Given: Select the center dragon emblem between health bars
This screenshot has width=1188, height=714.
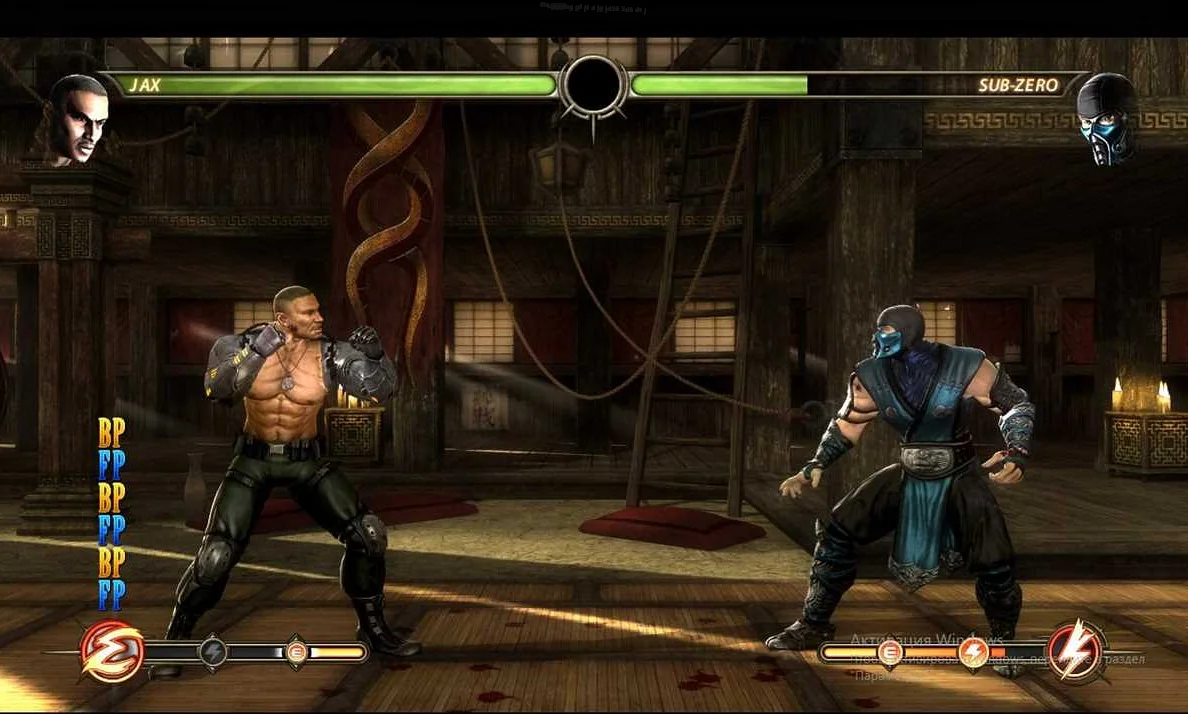Looking at the screenshot, I should (593, 87).
